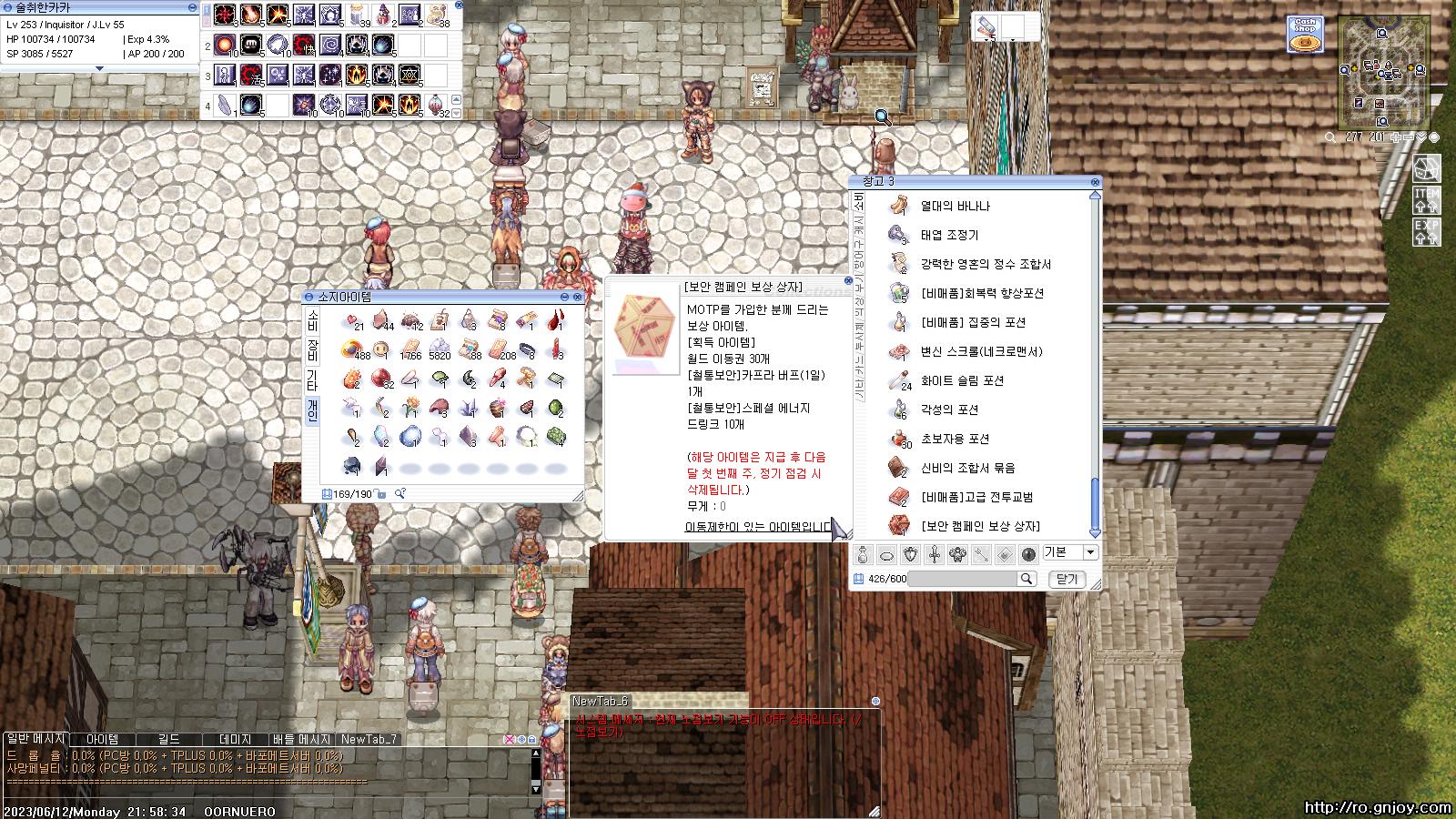This screenshot has width=1456, height=819.
Task: Open the Cash Shop
Action: [1304, 35]
